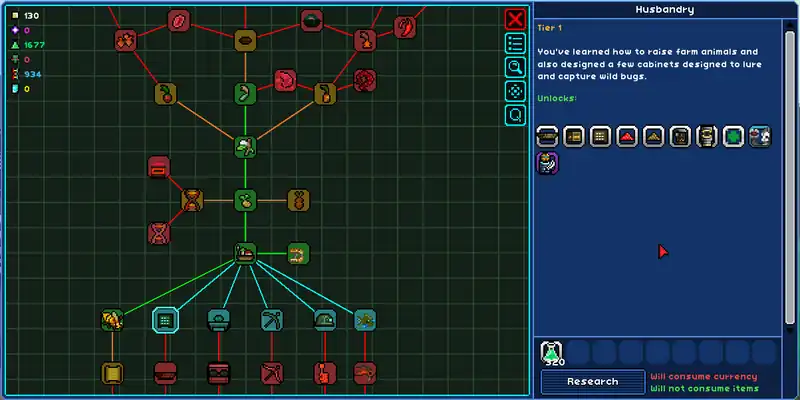Select the green sprout seedling research node
The height and width of the screenshot is (400, 800).
pos(246,200)
